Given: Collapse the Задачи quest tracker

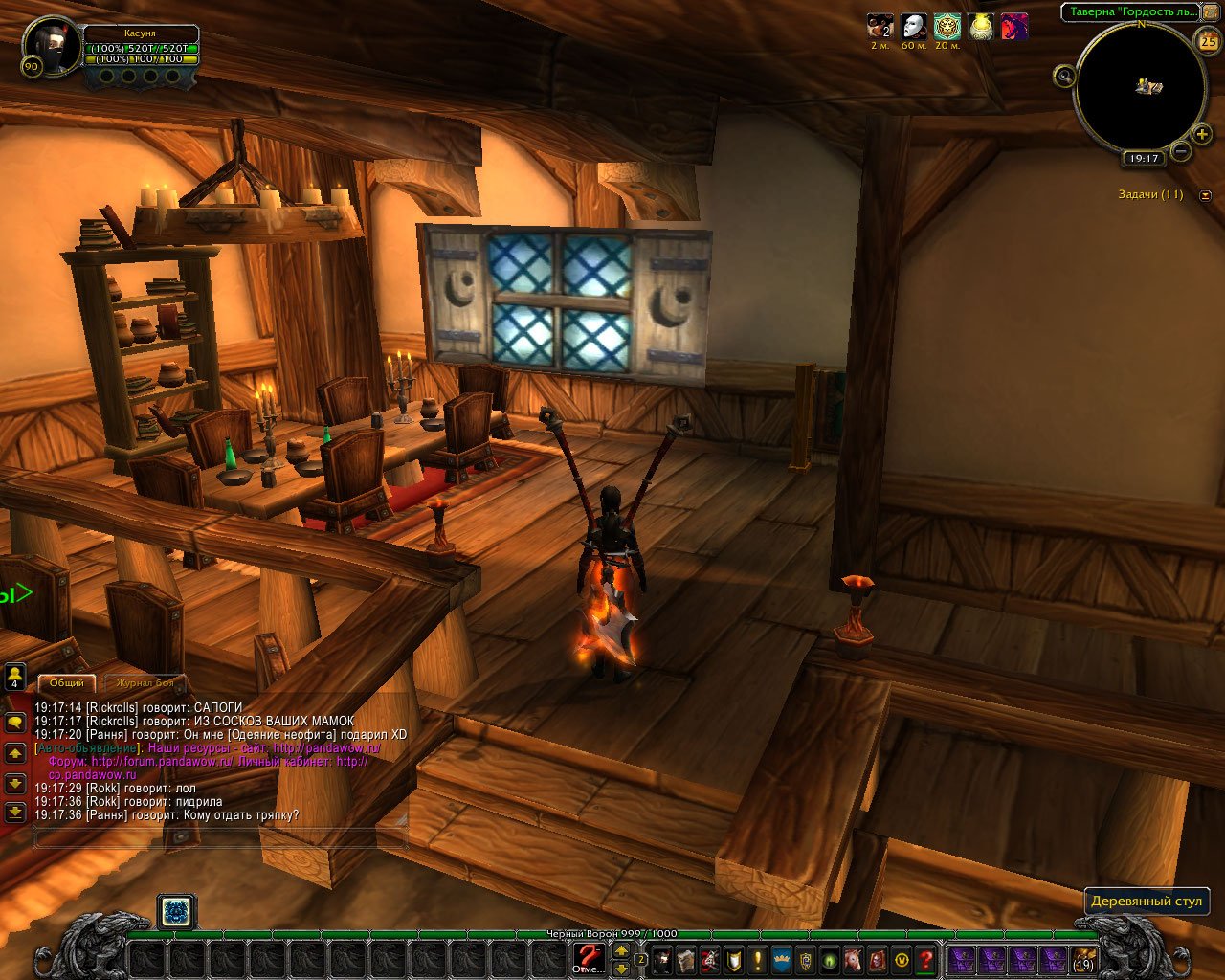Looking at the screenshot, I should coord(1205,195).
